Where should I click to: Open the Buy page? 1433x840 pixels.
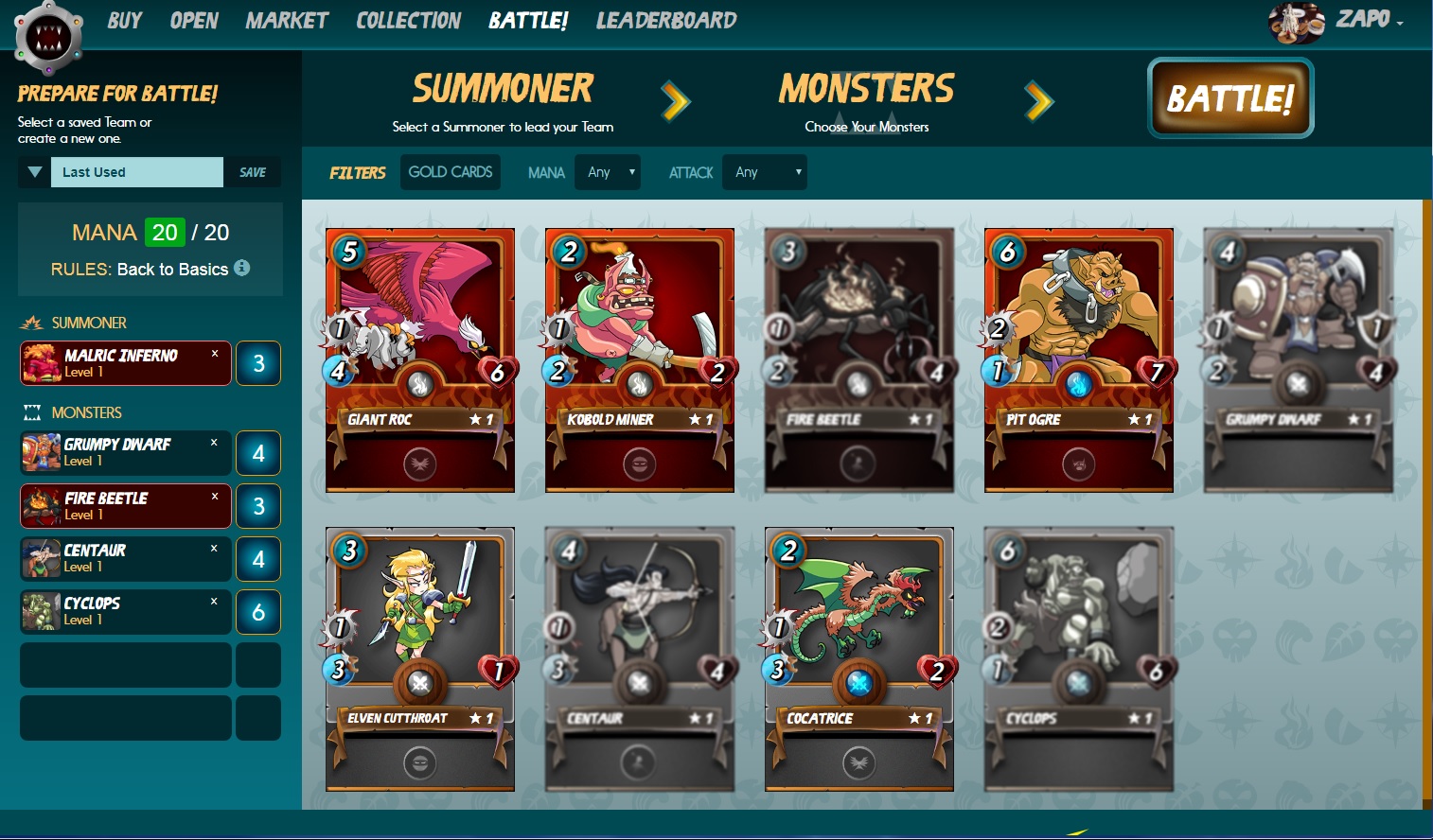[124, 21]
